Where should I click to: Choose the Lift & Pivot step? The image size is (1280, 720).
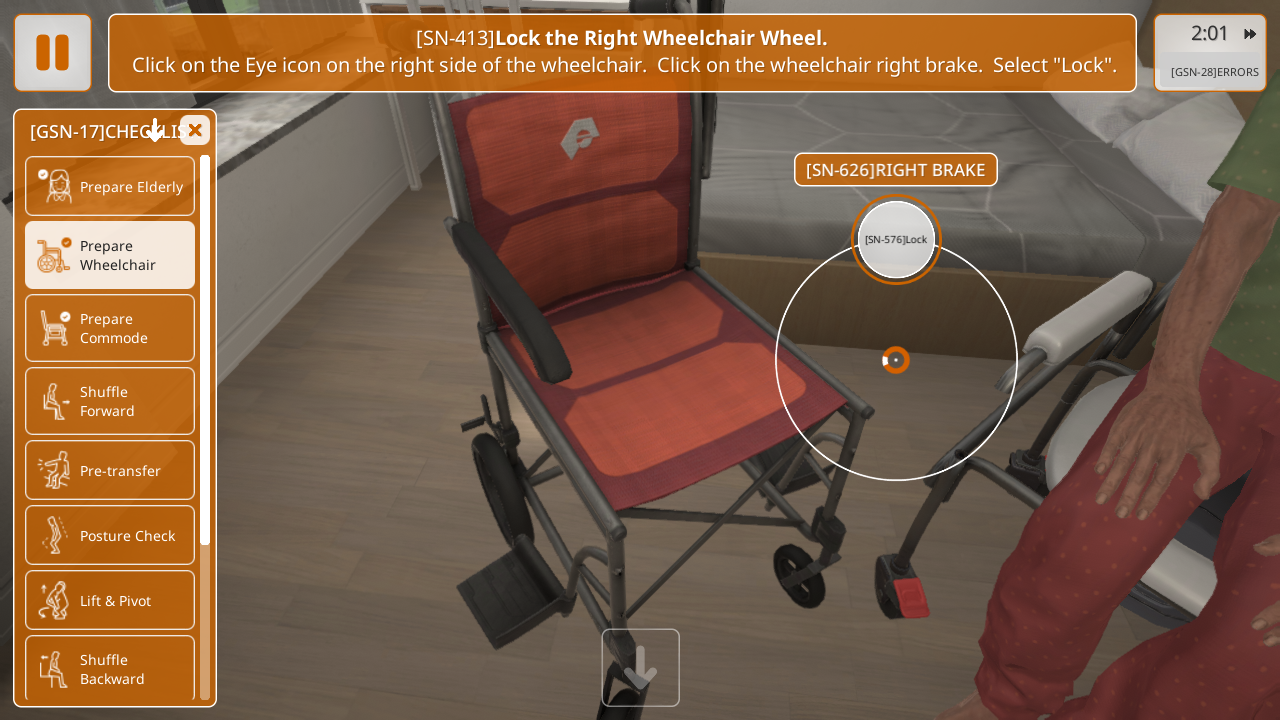(x=110, y=600)
